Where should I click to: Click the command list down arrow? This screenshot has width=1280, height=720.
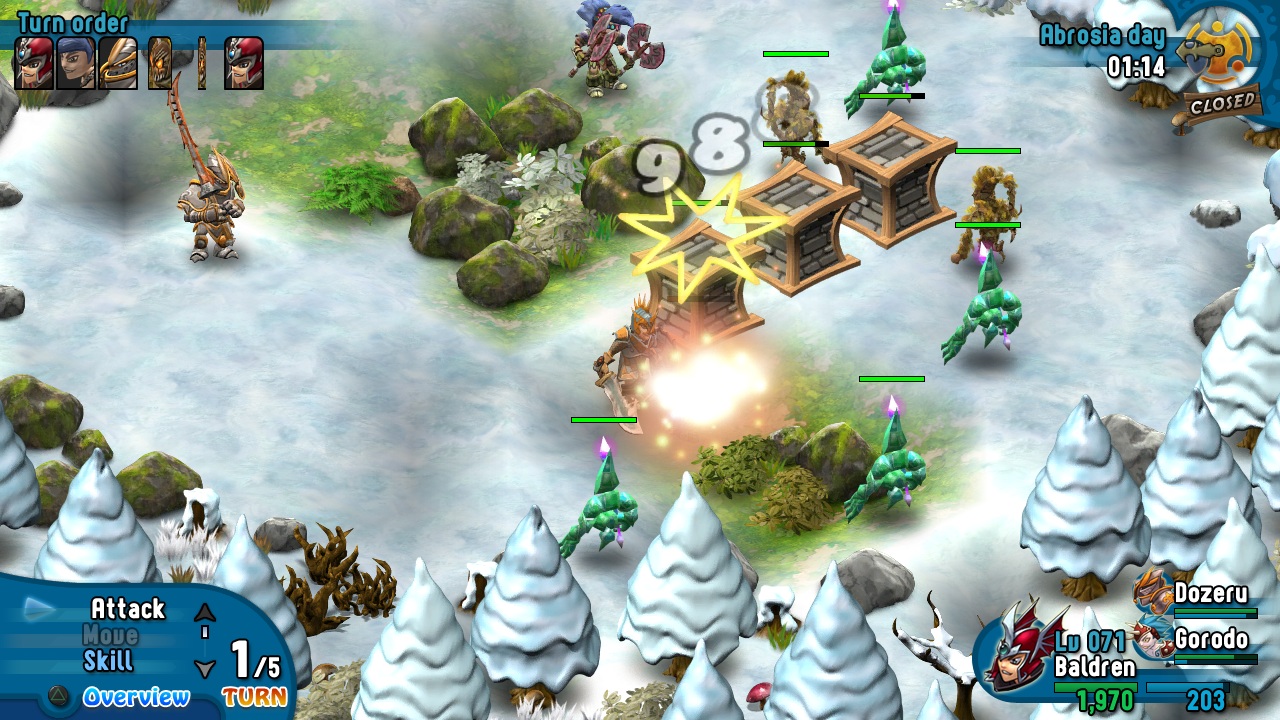[205, 668]
